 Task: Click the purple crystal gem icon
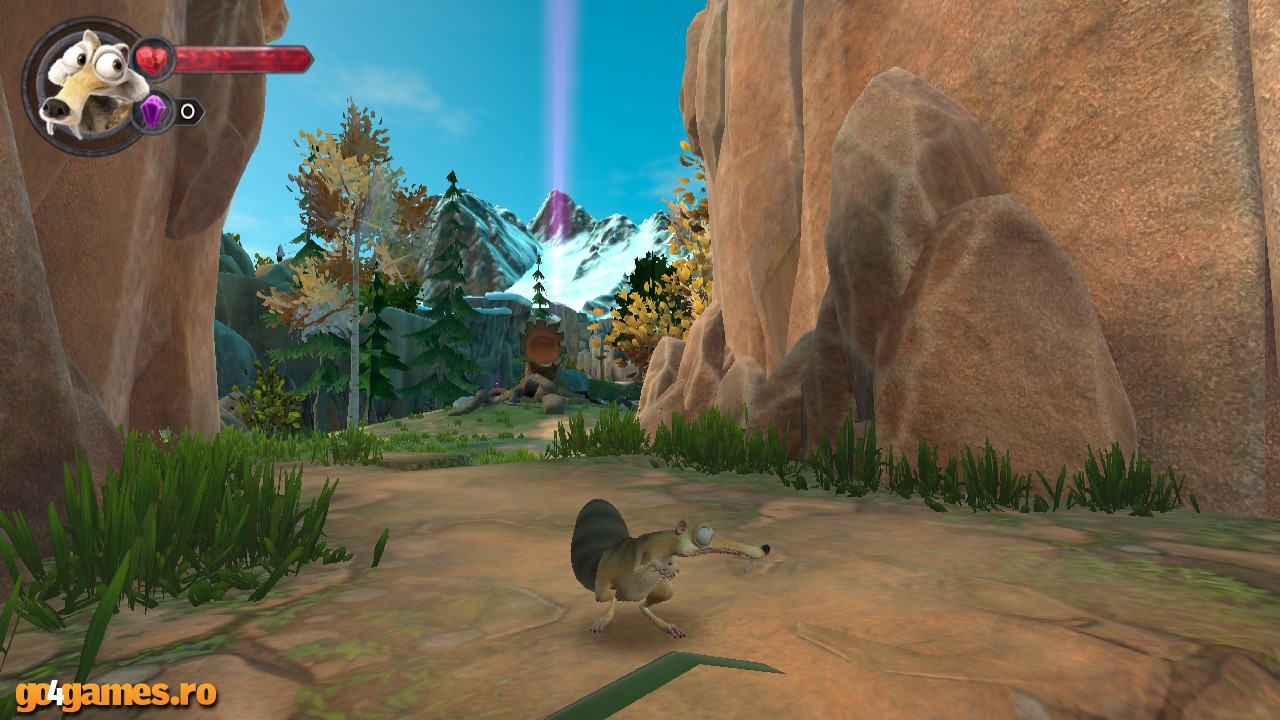(153, 111)
